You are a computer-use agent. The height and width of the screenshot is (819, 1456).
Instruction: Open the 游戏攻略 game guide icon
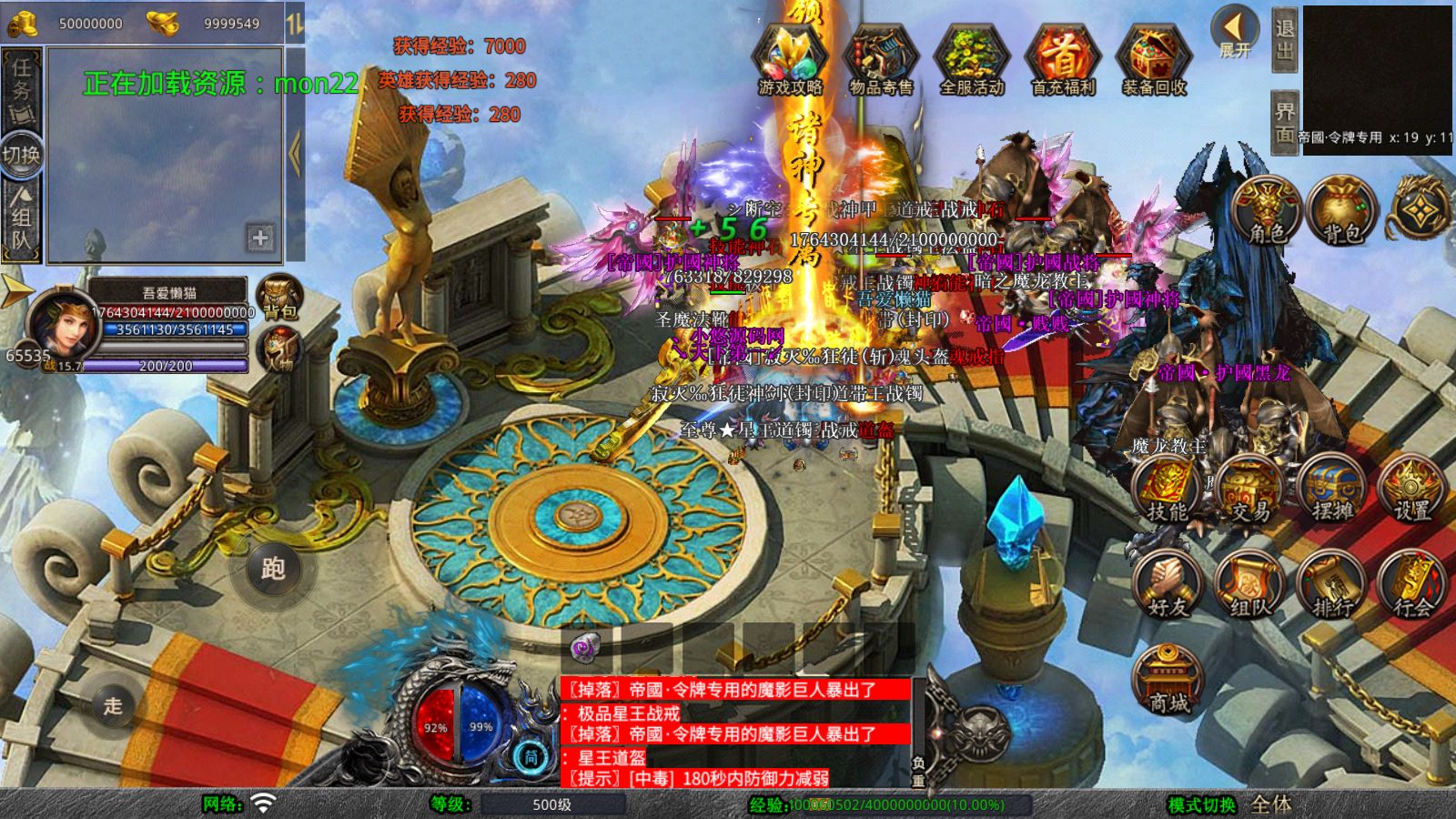(x=790, y=60)
